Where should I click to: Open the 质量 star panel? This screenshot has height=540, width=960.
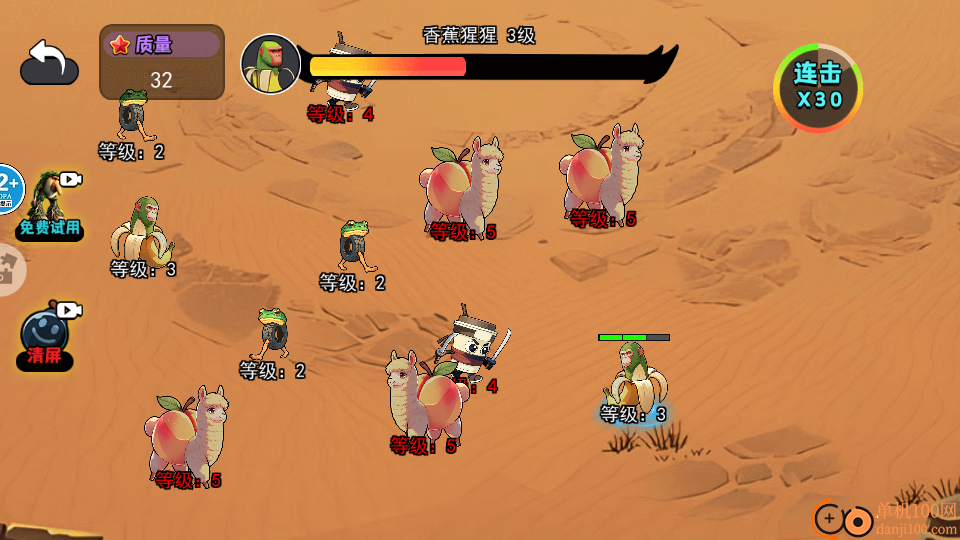(x=162, y=62)
